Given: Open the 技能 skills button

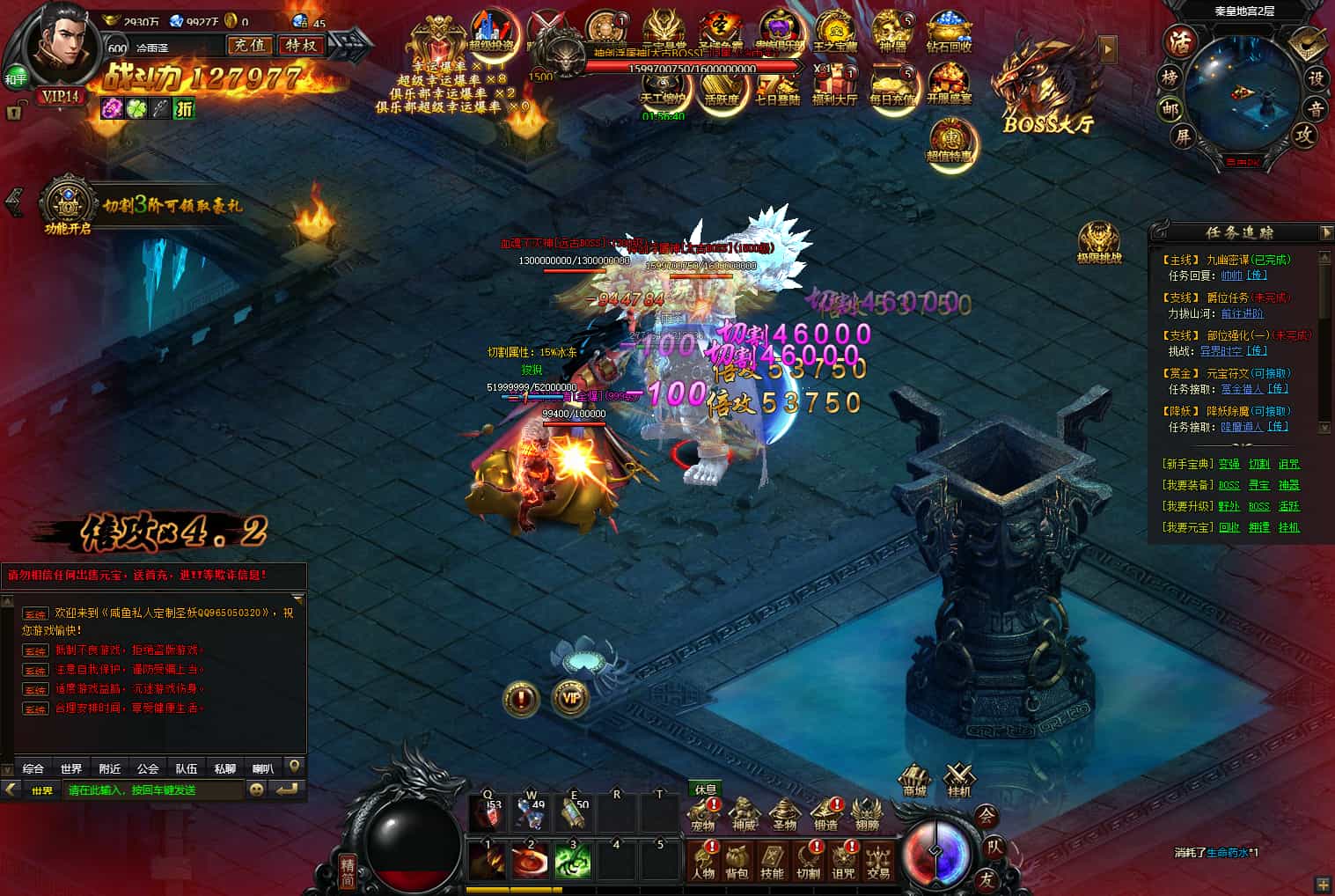Looking at the screenshot, I should [772, 861].
